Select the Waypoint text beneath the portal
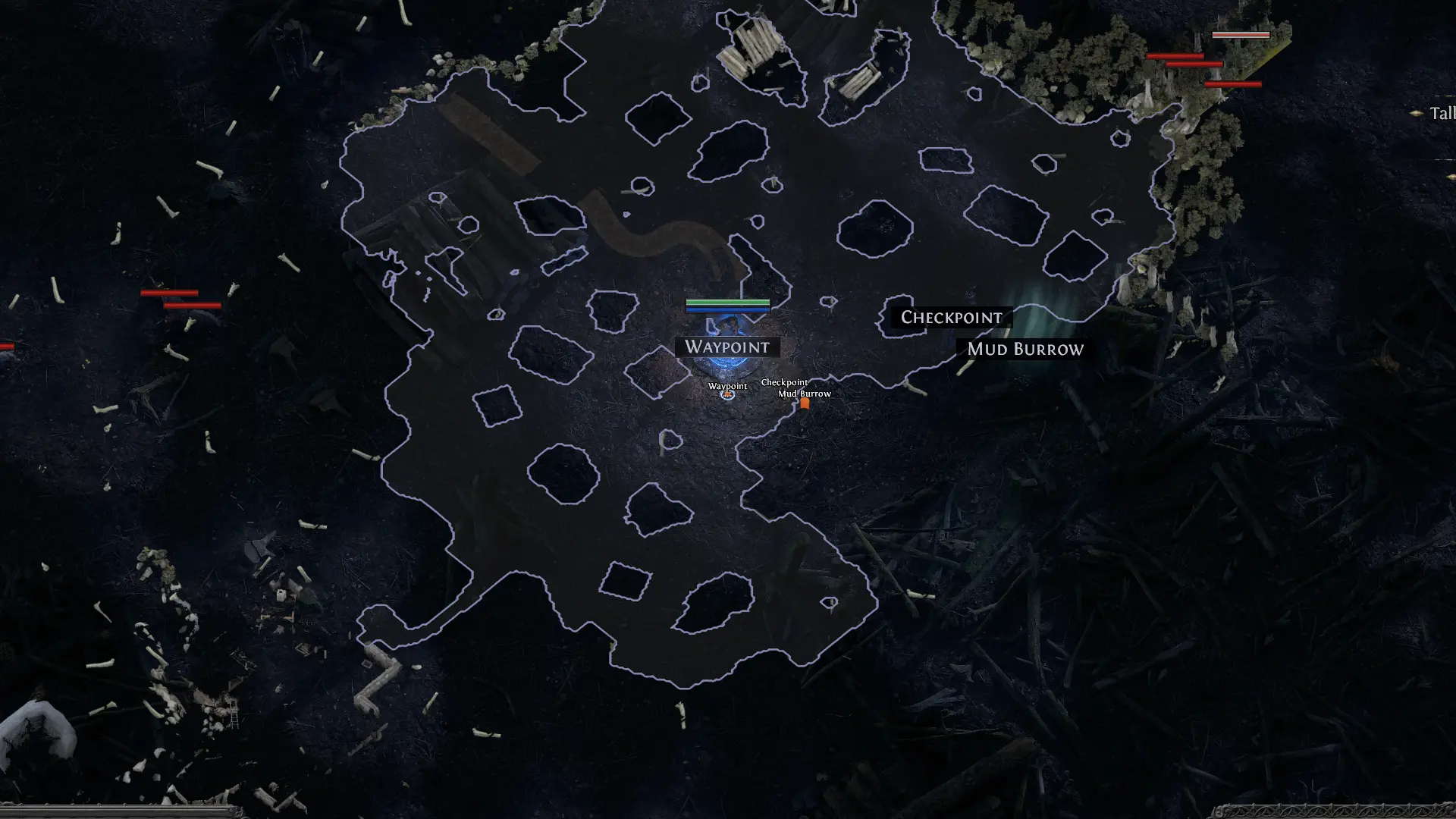 tap(728, 386)
